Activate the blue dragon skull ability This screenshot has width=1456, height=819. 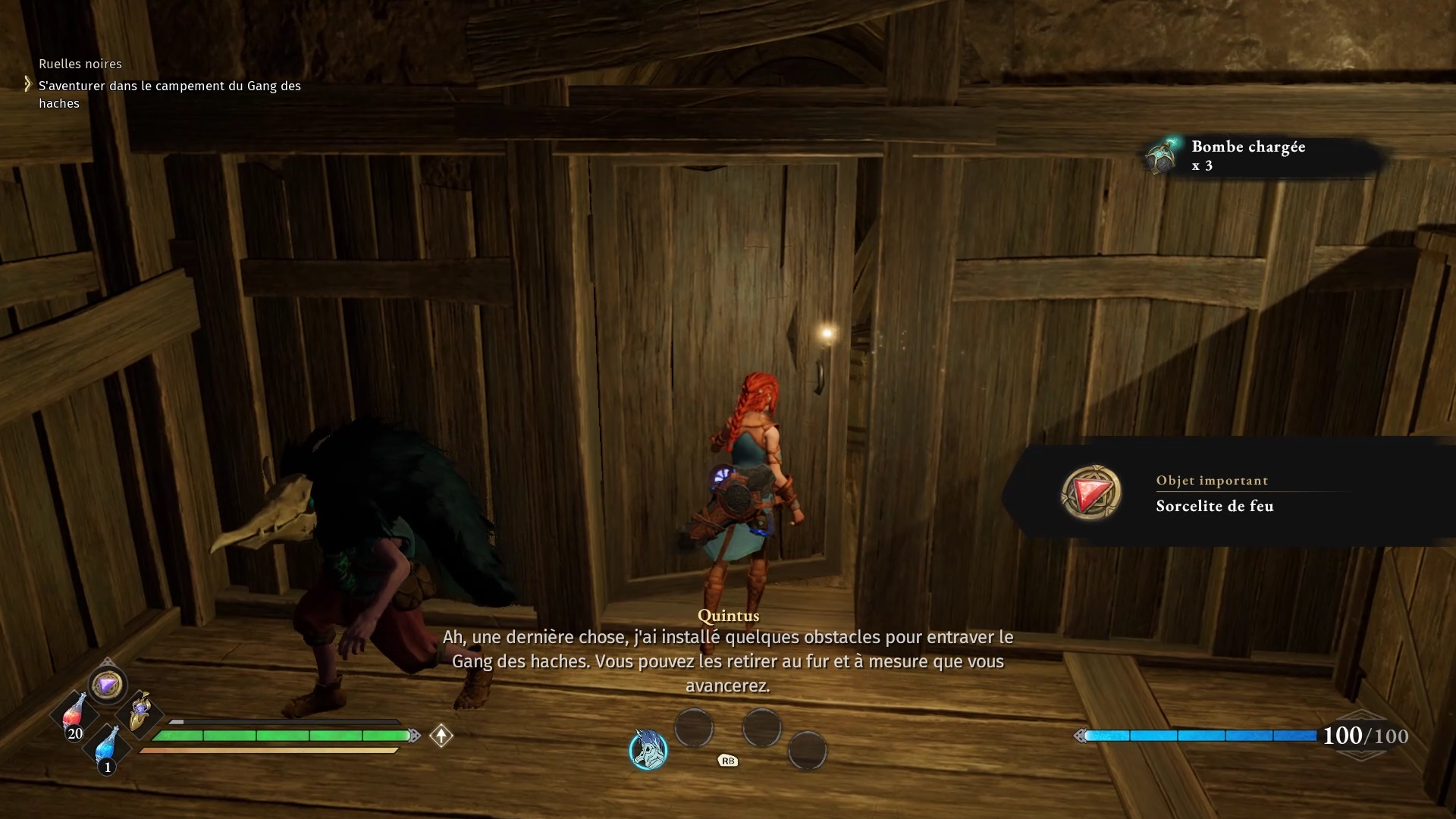648,750
